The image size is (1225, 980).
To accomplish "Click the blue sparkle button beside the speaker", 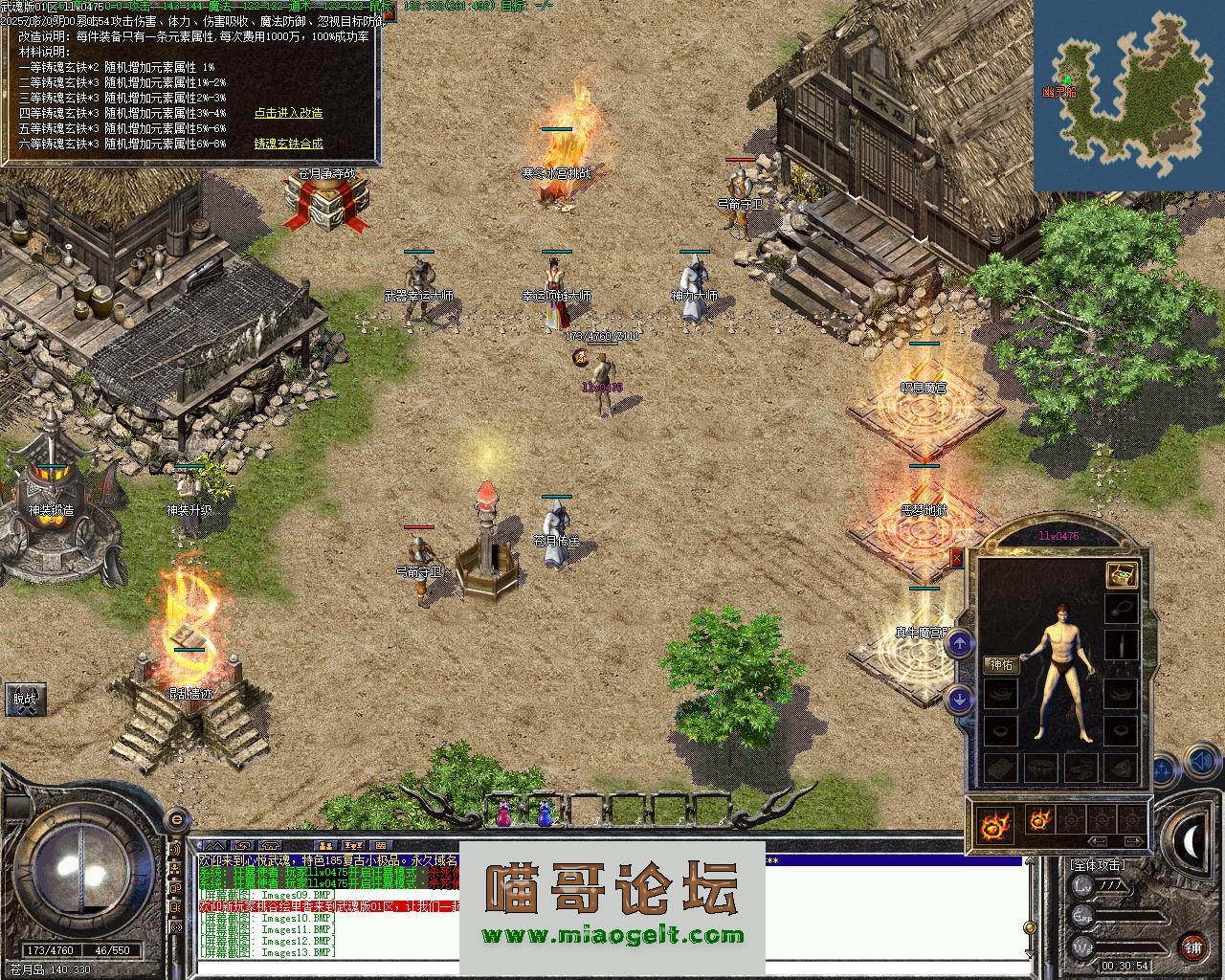I will point(1164,768).
